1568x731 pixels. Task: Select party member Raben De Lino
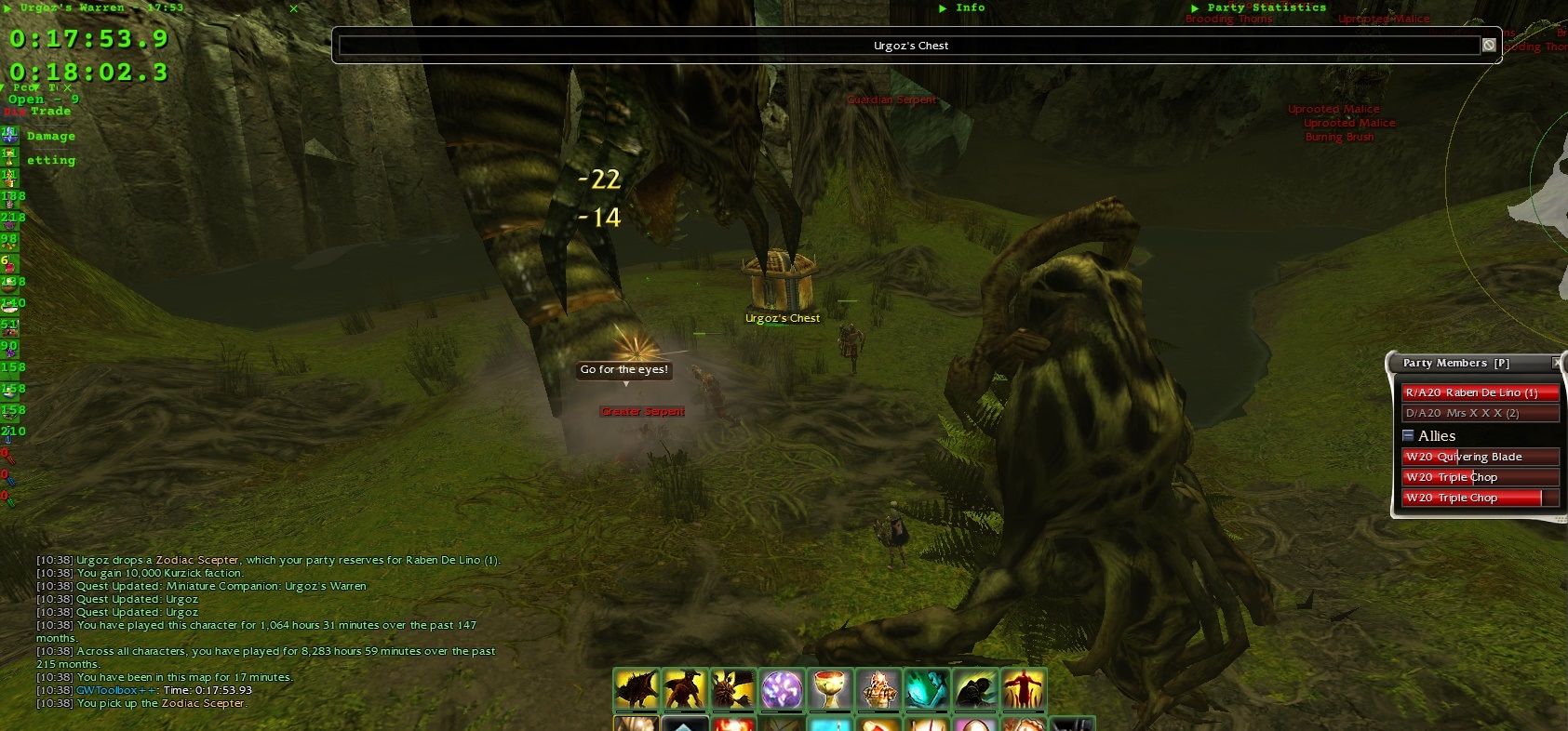pos(1480,392)
